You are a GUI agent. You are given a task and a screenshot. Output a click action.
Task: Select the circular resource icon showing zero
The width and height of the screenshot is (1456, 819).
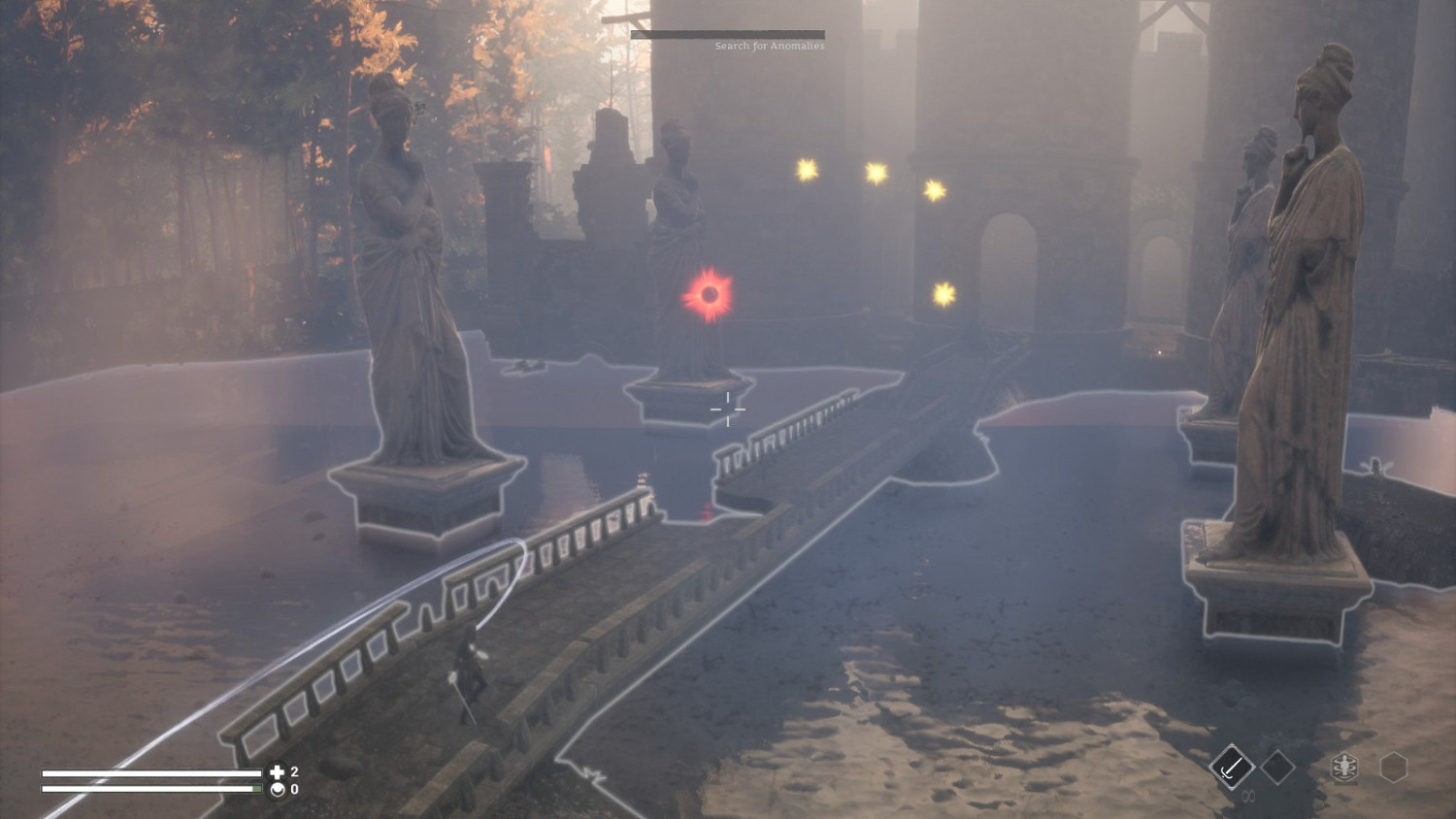pos(277,788)
